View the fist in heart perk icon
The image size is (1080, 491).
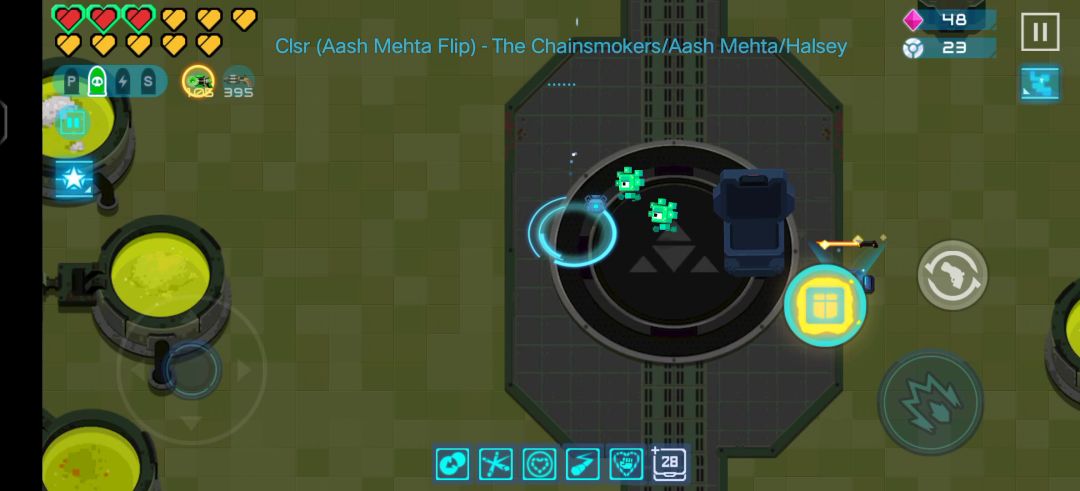[626, 463]
